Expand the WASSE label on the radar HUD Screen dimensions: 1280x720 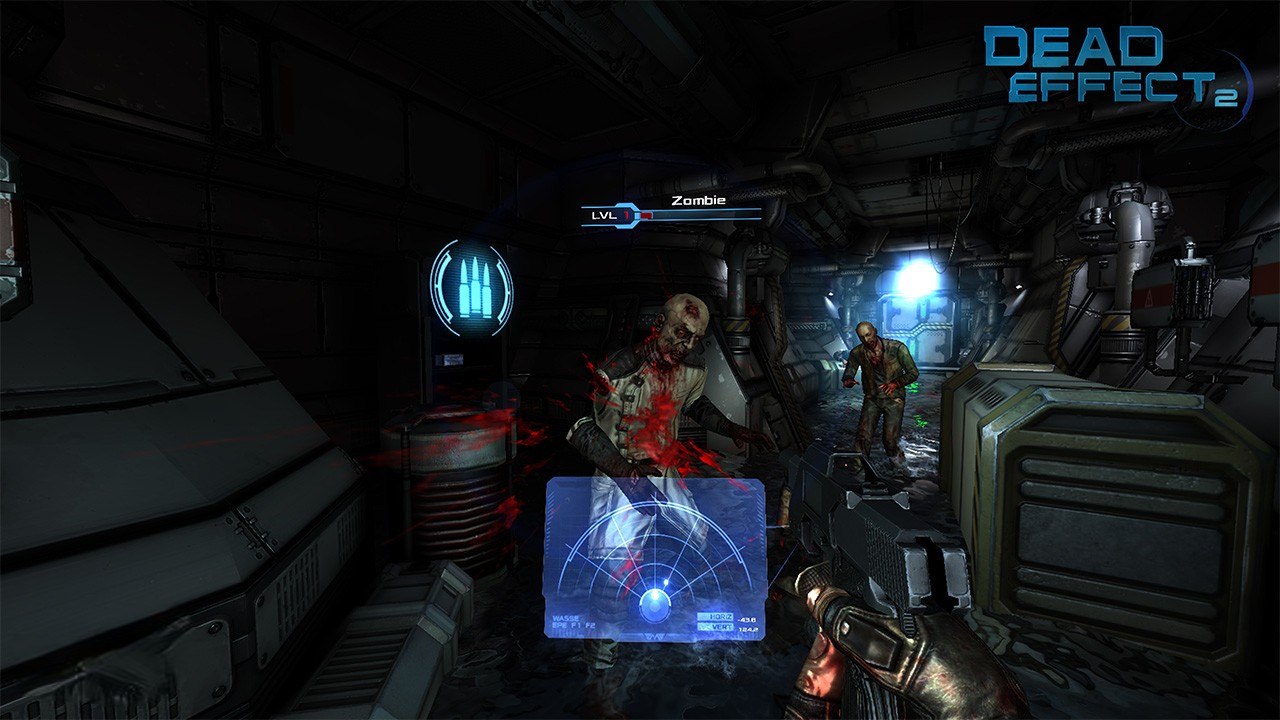pos(566,618)
